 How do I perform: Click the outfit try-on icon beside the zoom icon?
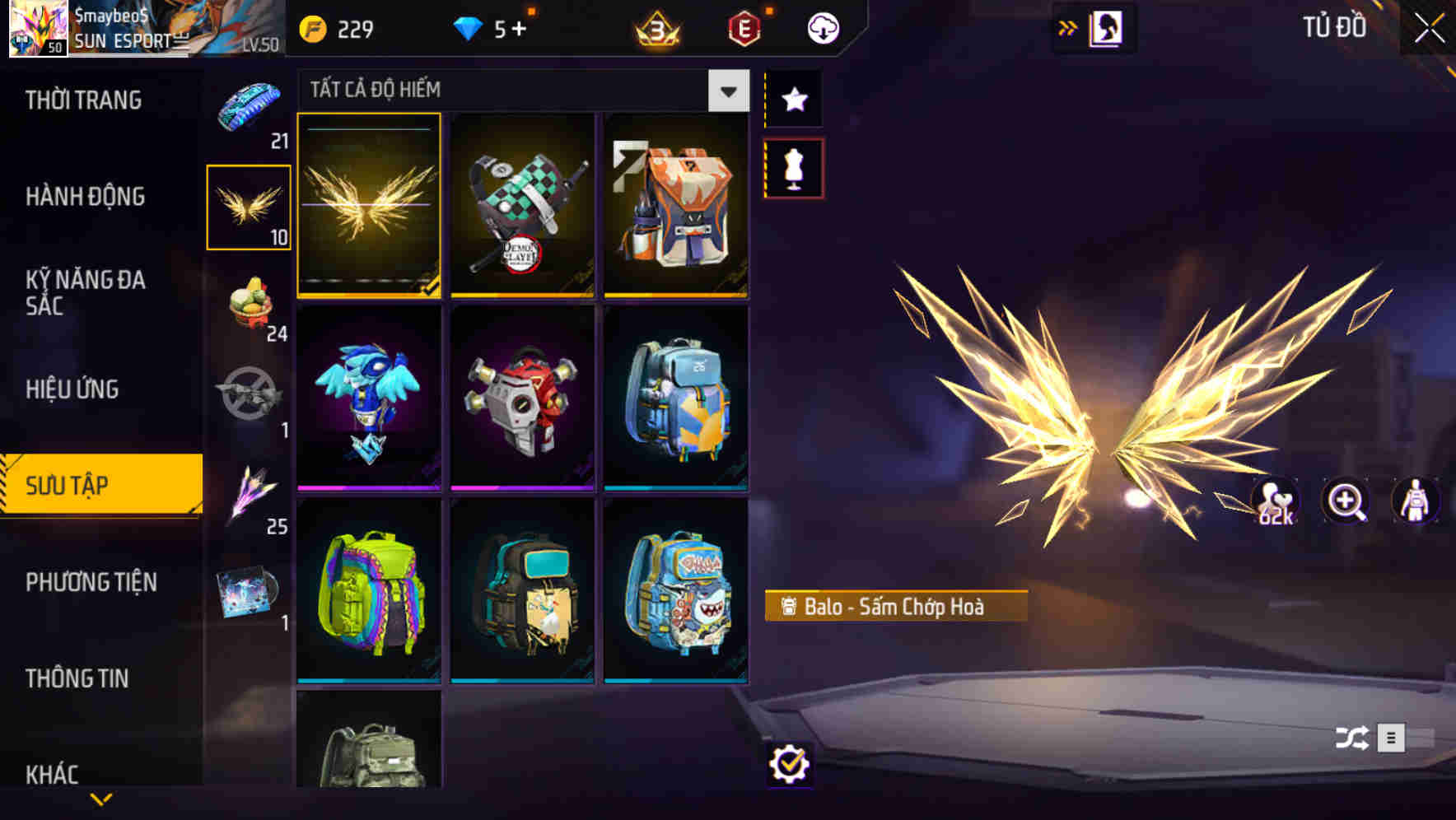pyautogui.click(x=1415, y=501)
